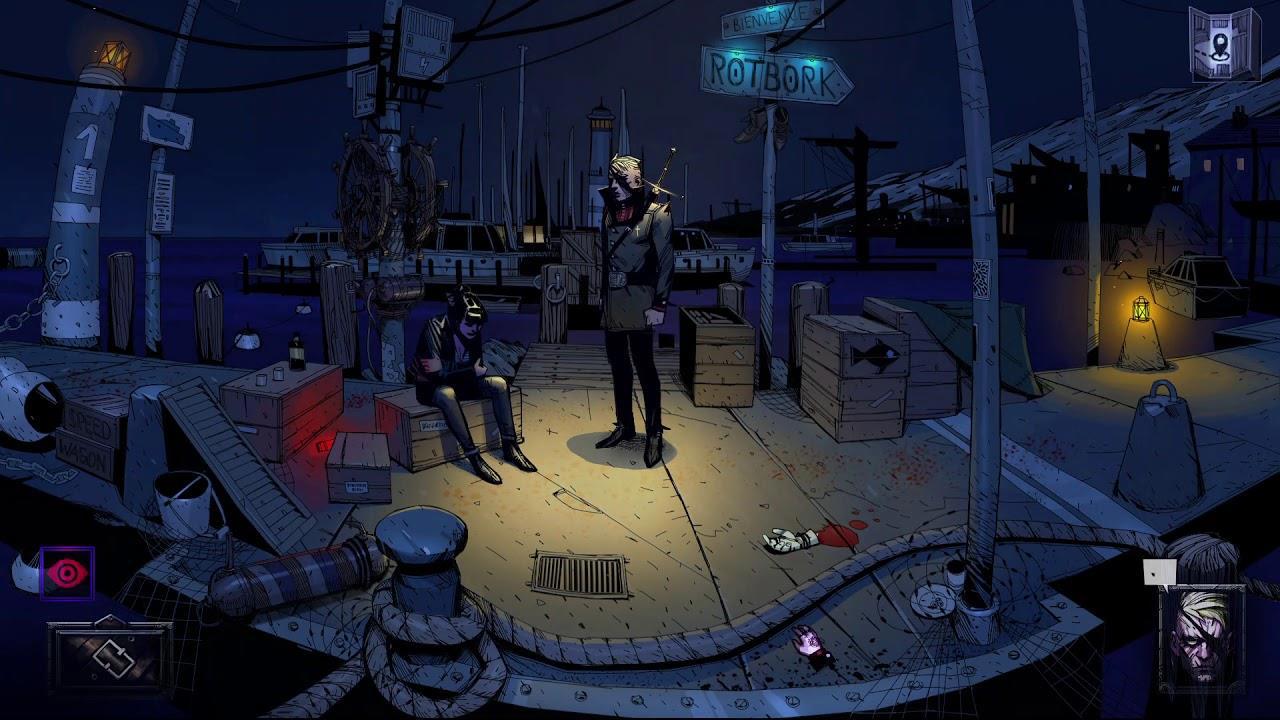The image size is (1280, 720).
Task: Click the speech bubble above the portrait
Action: tap(1159, 572)
